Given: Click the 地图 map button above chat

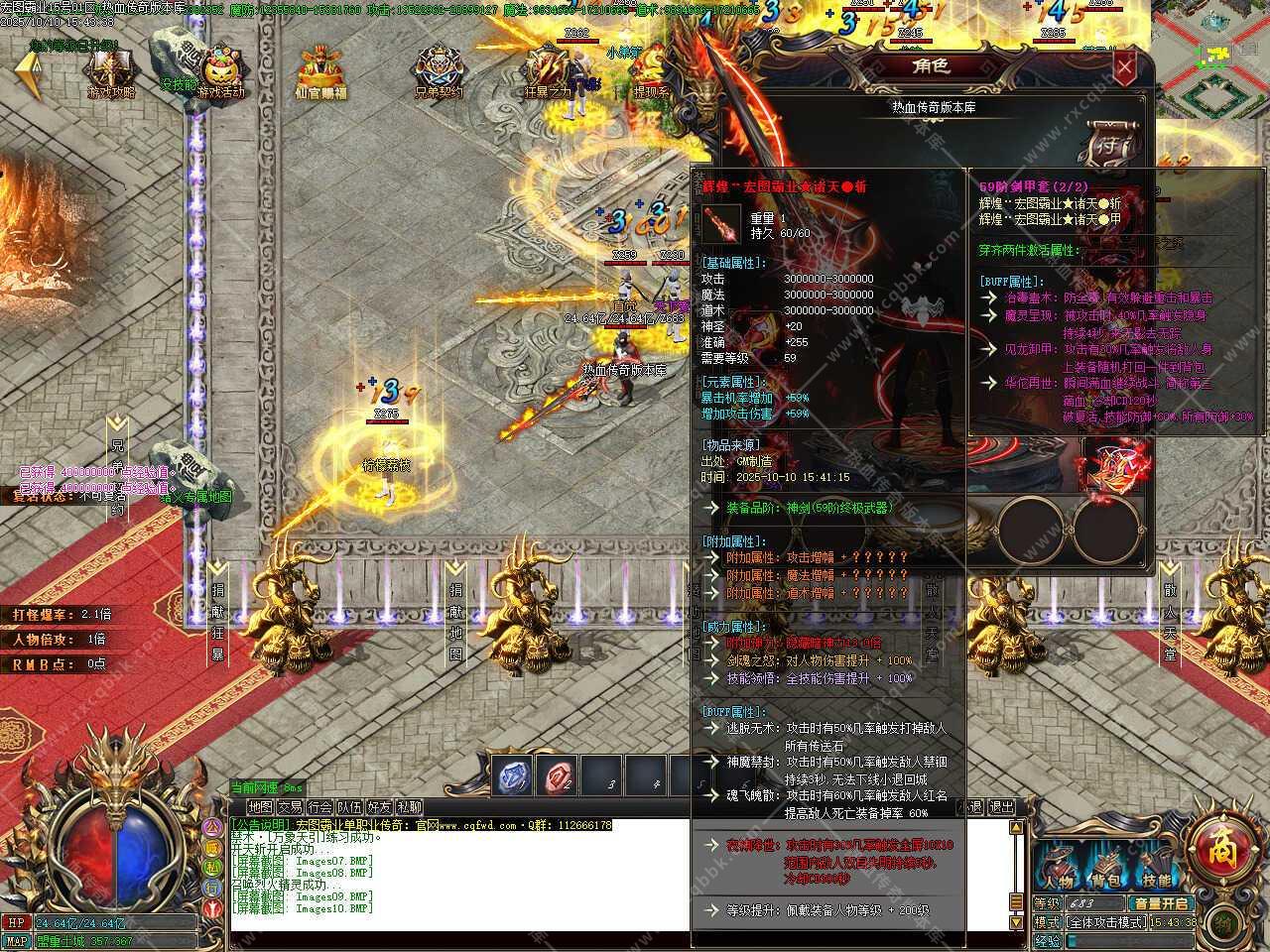Looking at the screenshot, I should click(x=260, y=807).
